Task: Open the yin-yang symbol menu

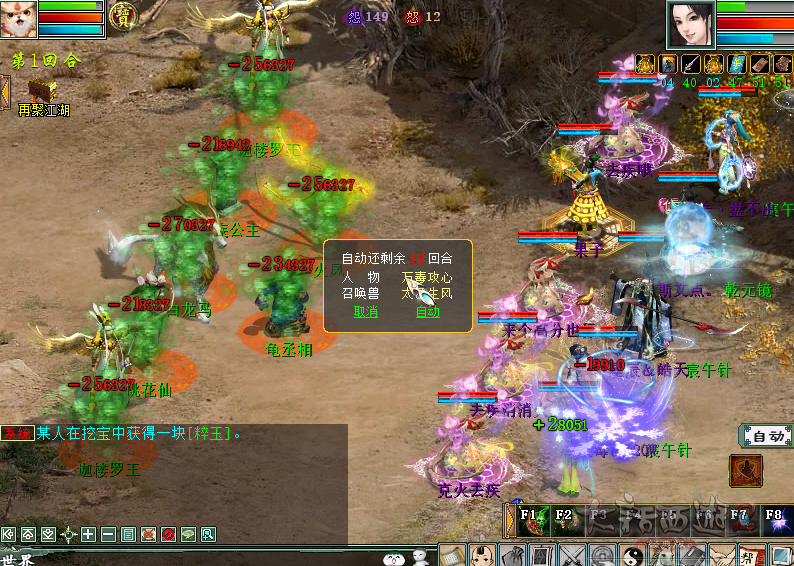Action: (632, 556)
